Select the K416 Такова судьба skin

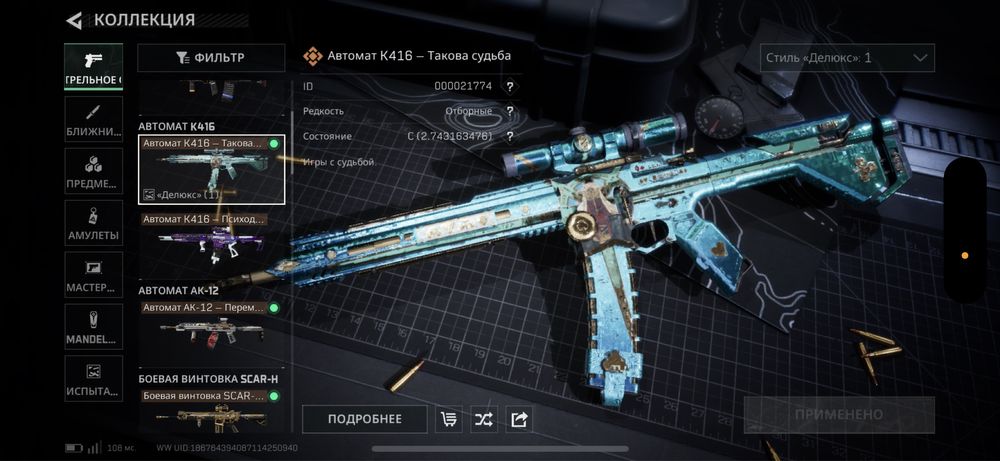pyautogui.click(x=211, y=170)
